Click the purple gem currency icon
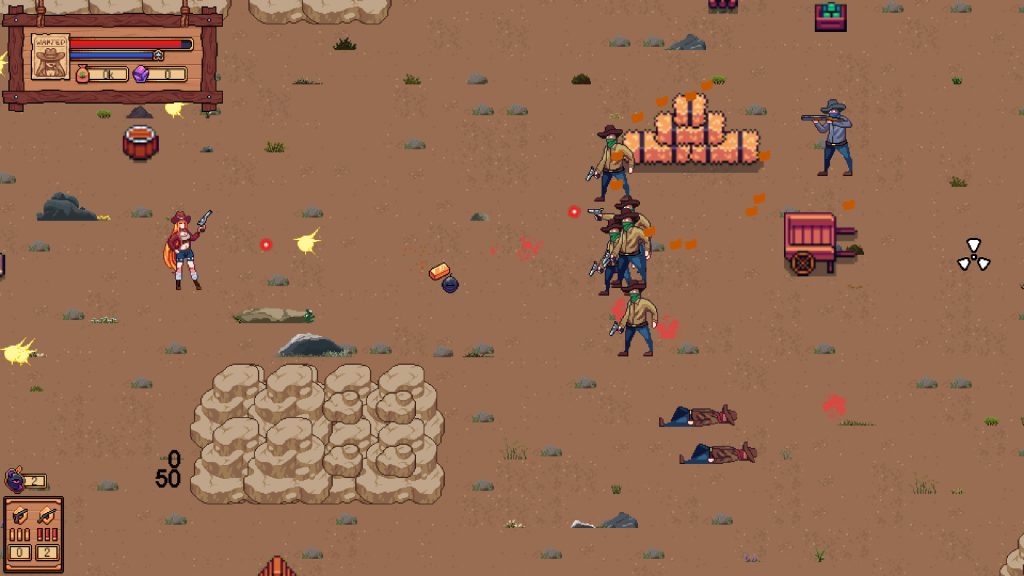The height and width of the screenshot is (576, 1024). coord(141,73)
